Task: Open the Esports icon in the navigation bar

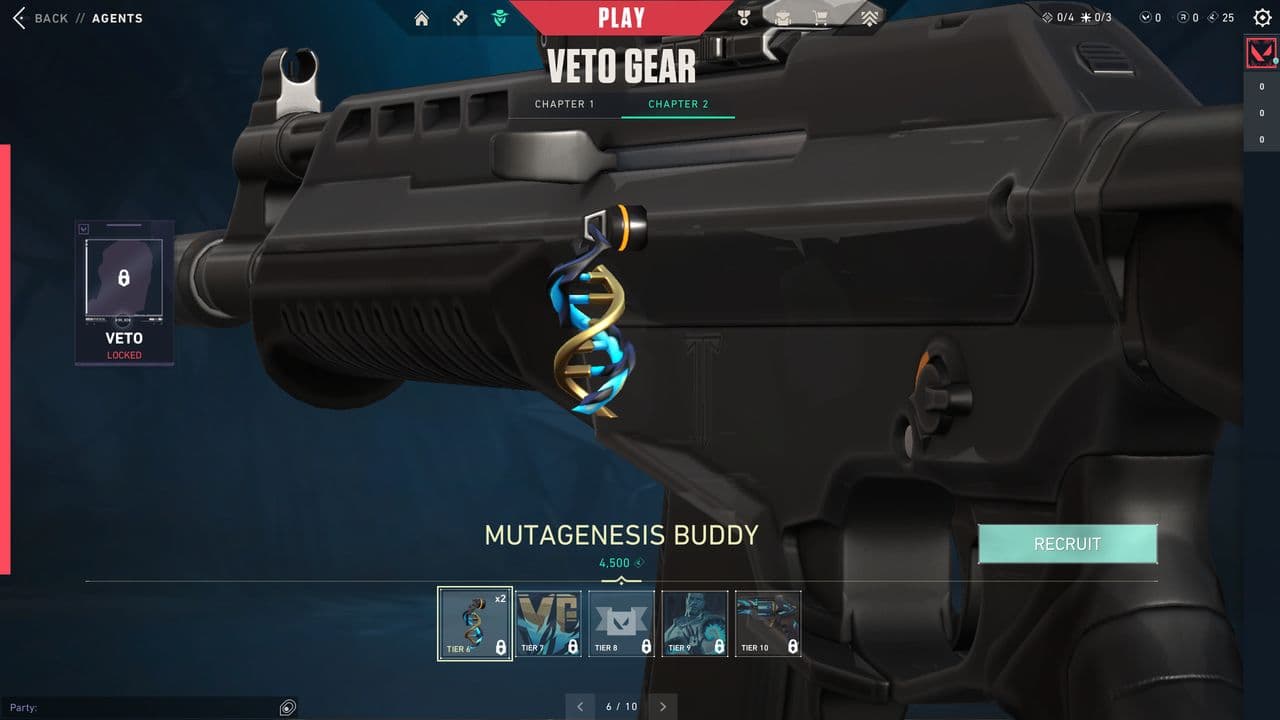Action: [x=869, y=17]
